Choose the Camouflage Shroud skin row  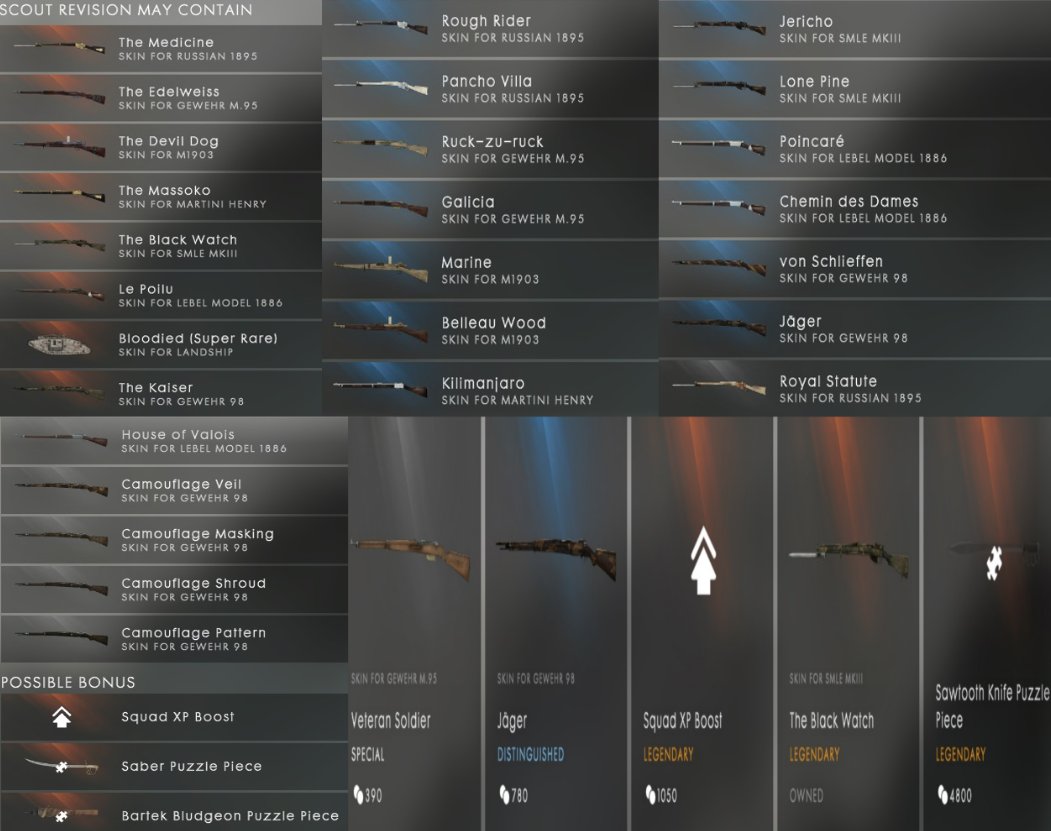174,589
